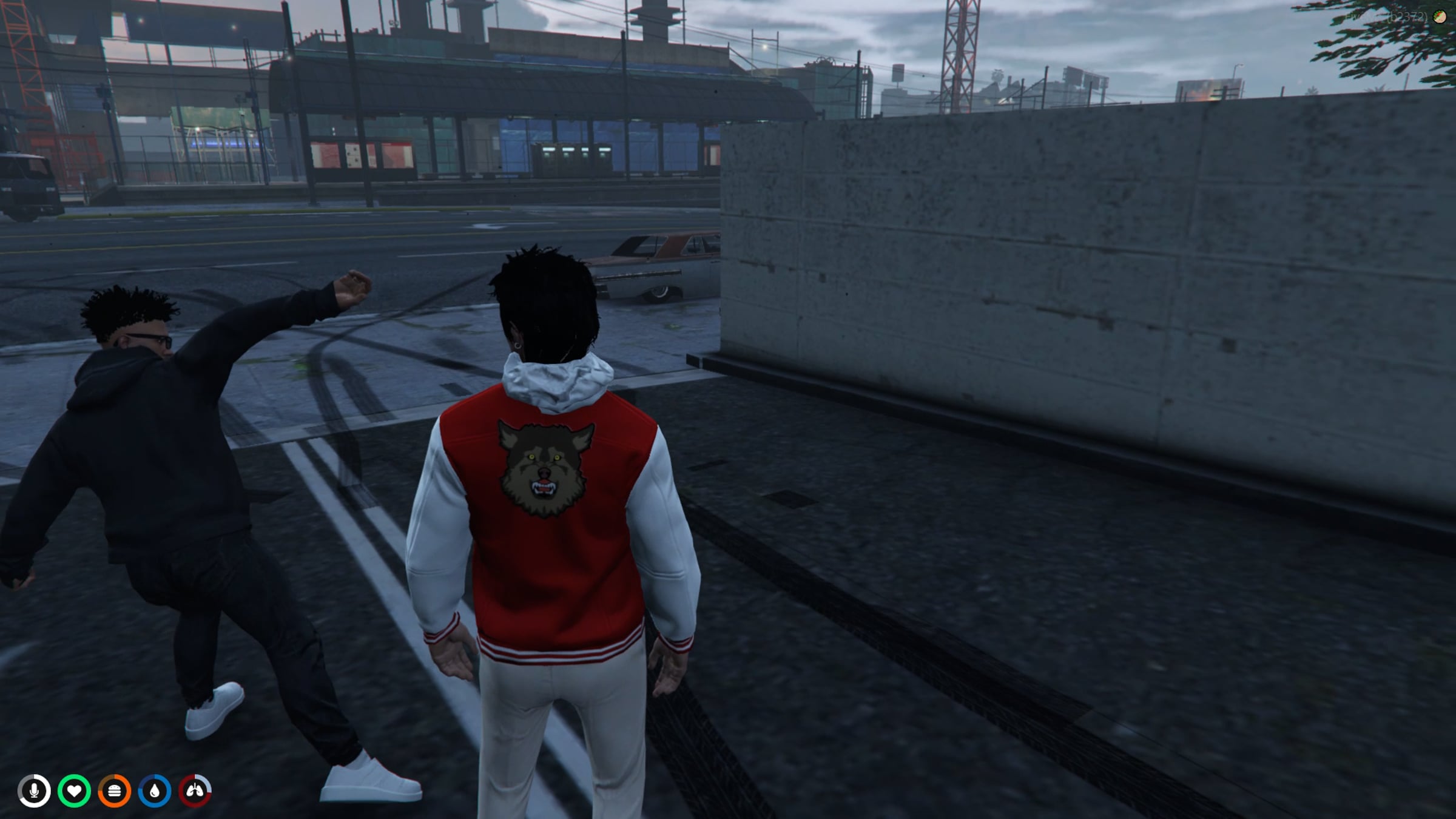Click the microphone voice status icon
1456x819 pixels.
click(34, 791)
